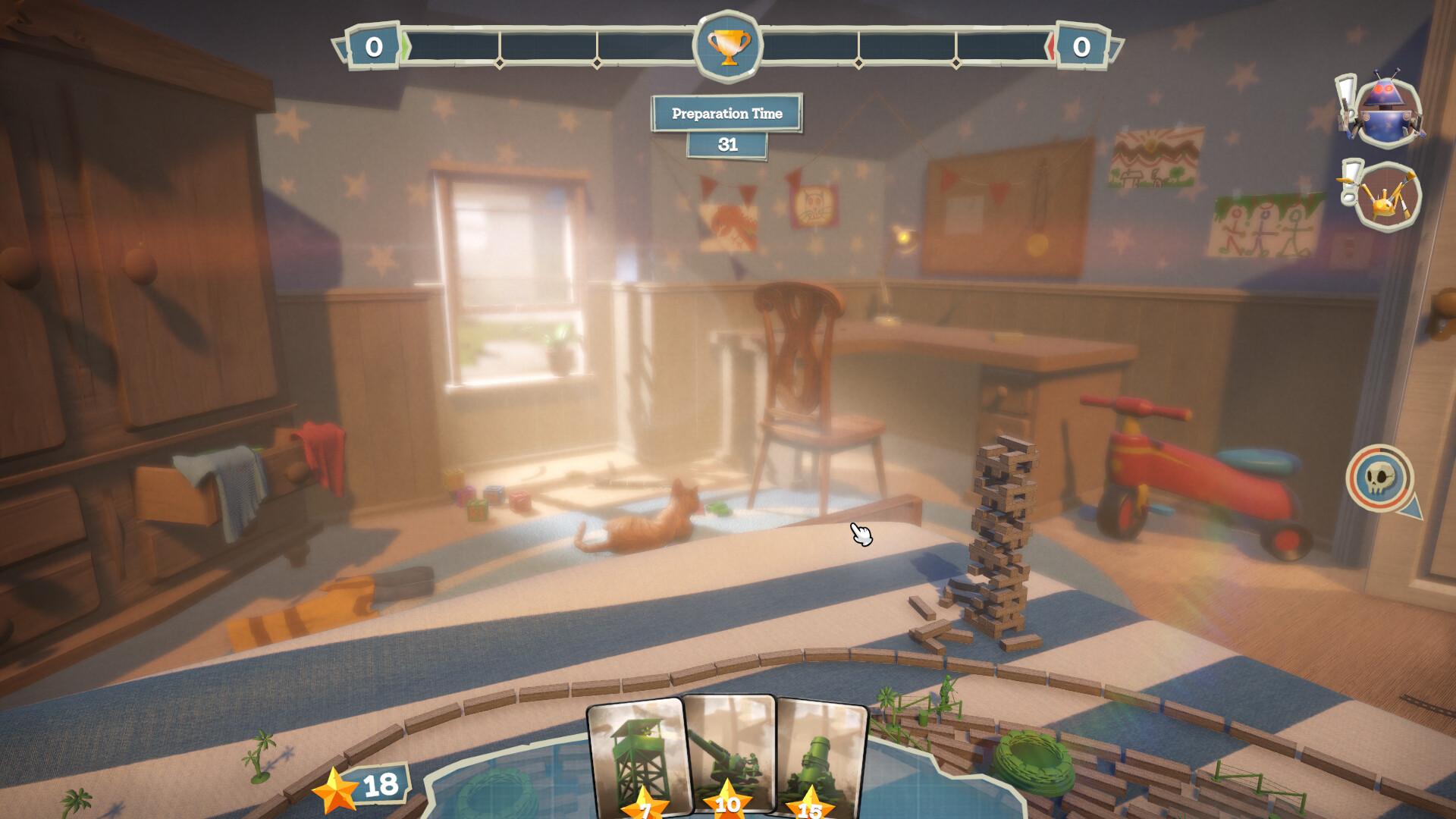Click the trophy icon on the score bar
This screenshot has height=819, width=1456.
point(726,45)
